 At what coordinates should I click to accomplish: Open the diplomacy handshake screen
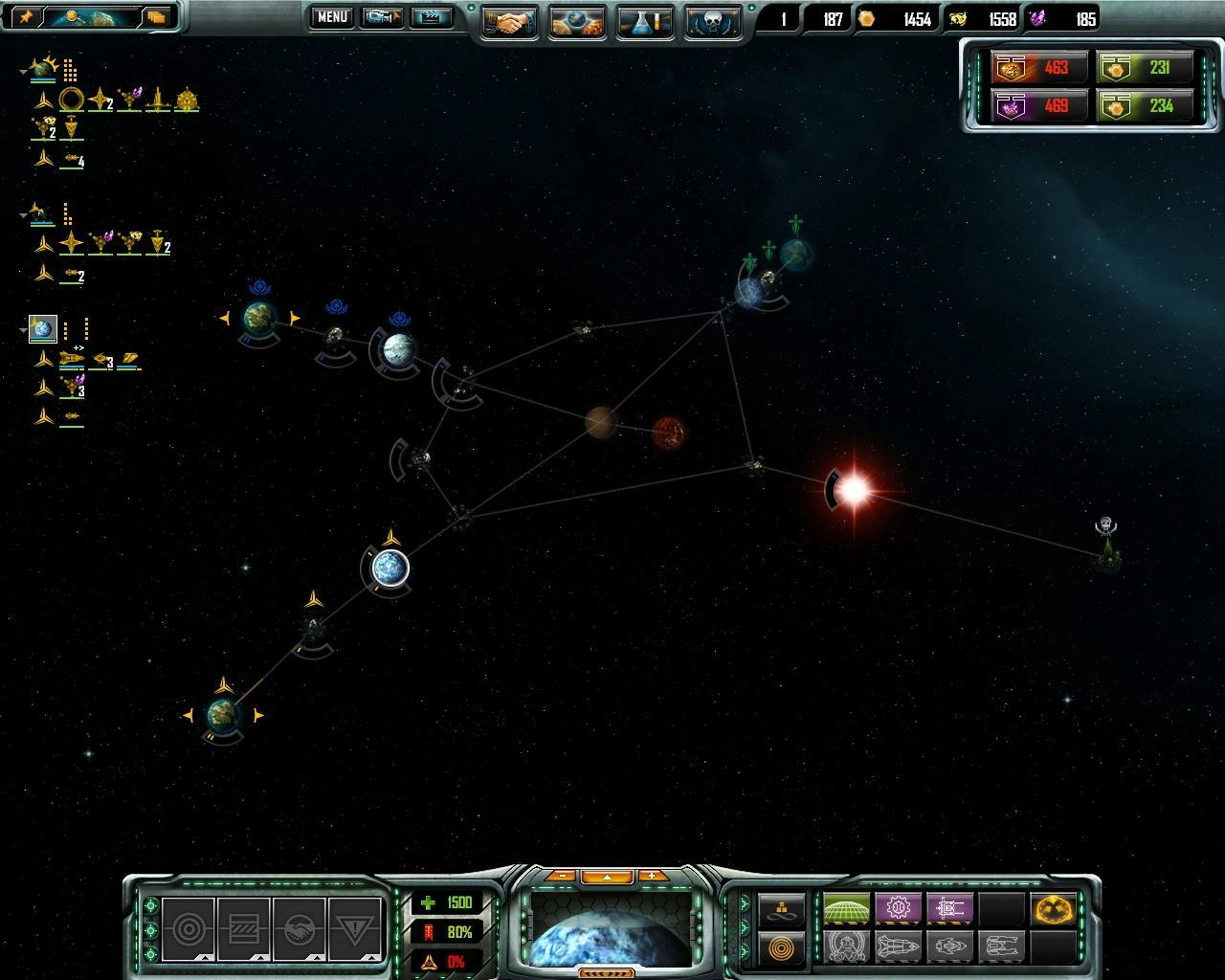point(509,21)
